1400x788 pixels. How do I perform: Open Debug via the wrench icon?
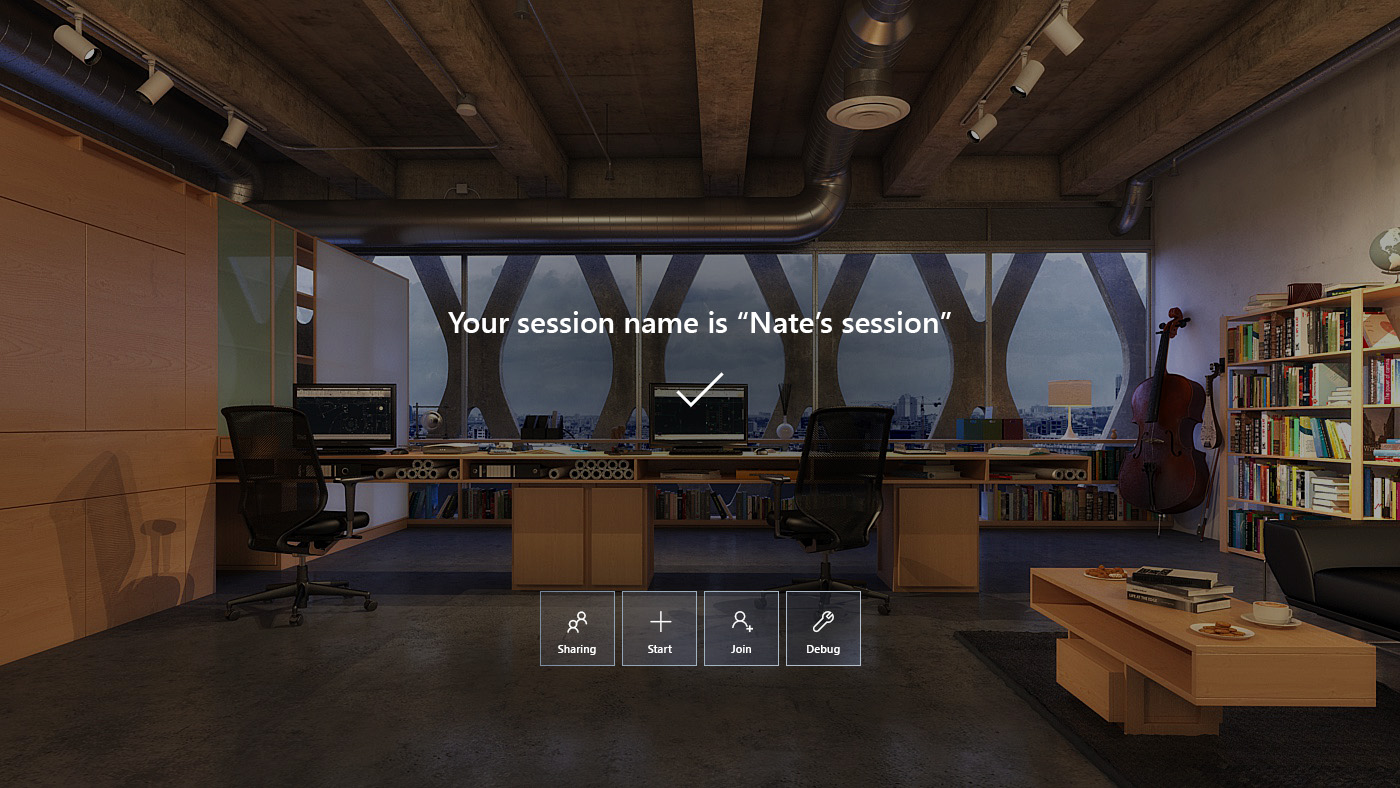[823, 621]
